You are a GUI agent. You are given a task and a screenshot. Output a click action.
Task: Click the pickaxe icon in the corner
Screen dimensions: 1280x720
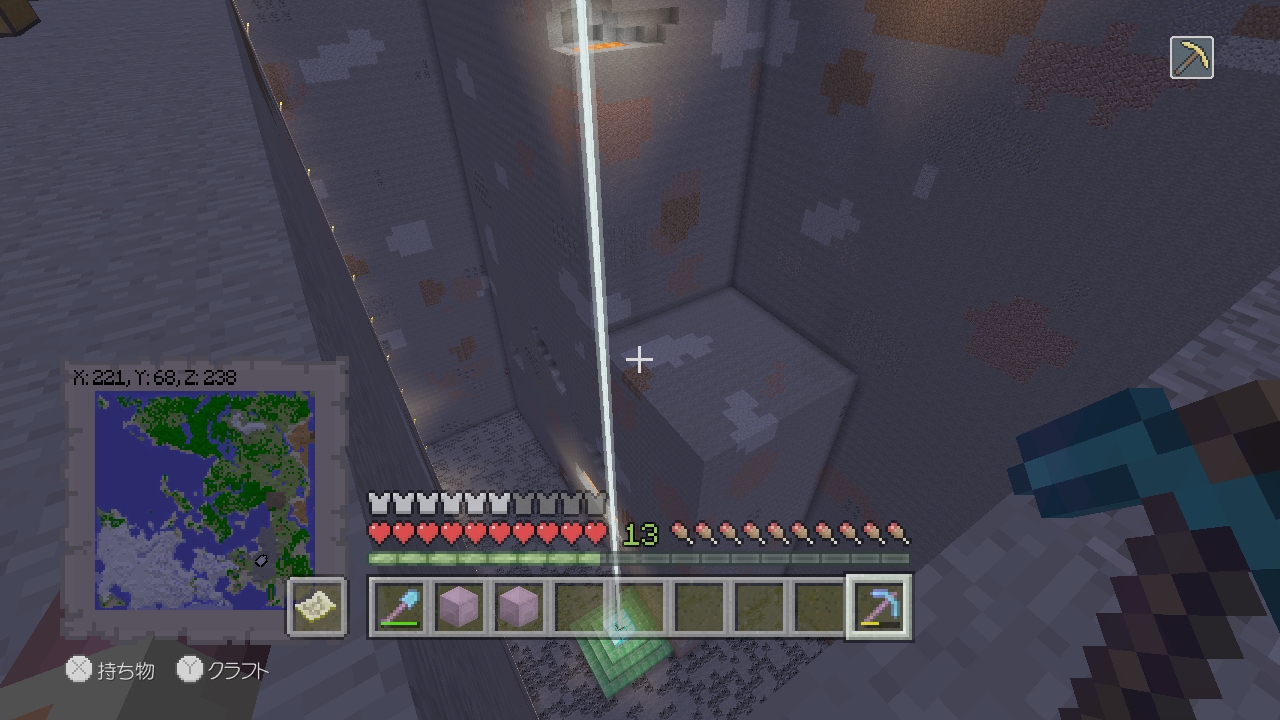point(1191,57)
